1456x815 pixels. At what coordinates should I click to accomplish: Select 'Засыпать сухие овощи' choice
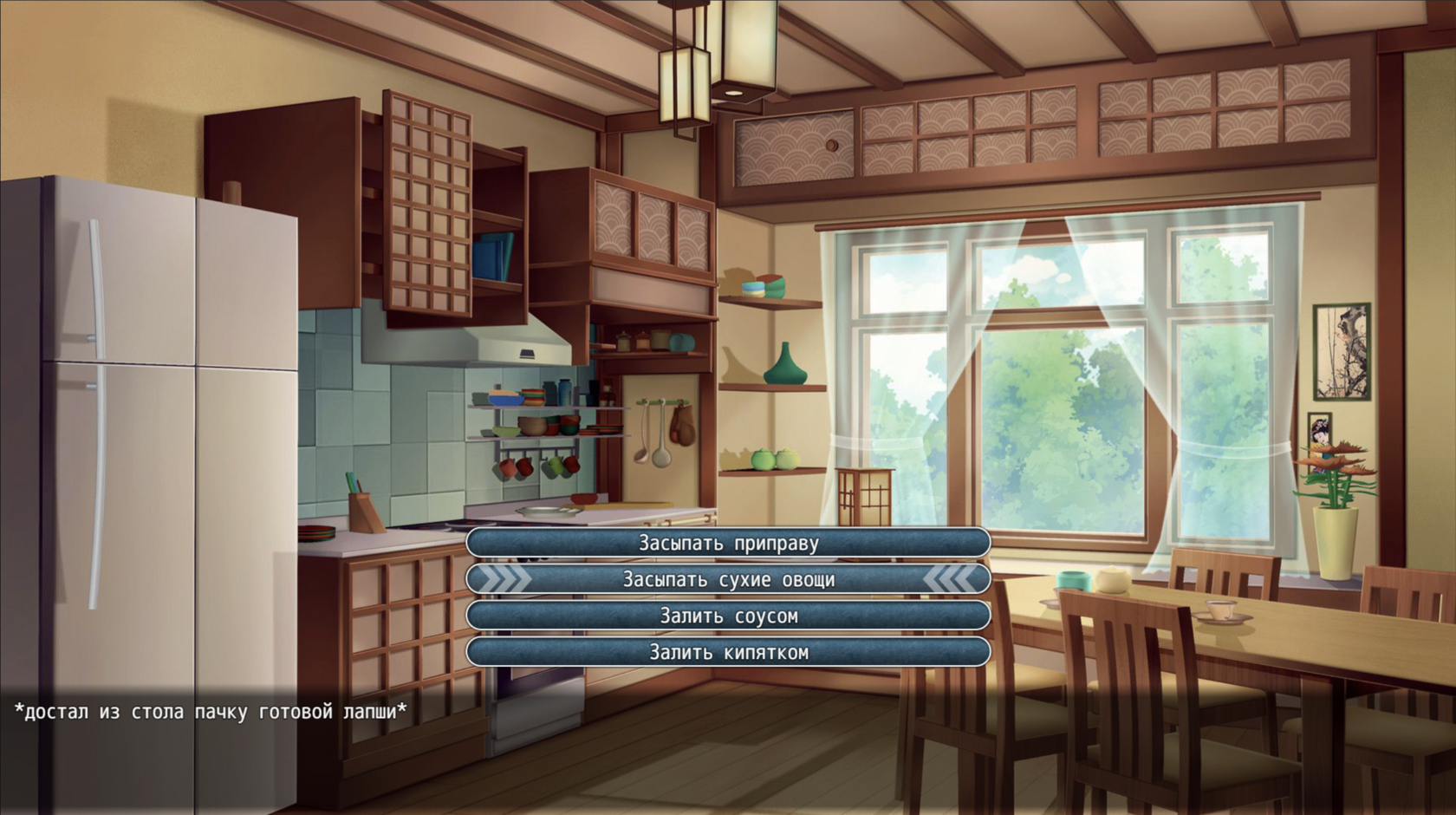(x=728, y=579)
